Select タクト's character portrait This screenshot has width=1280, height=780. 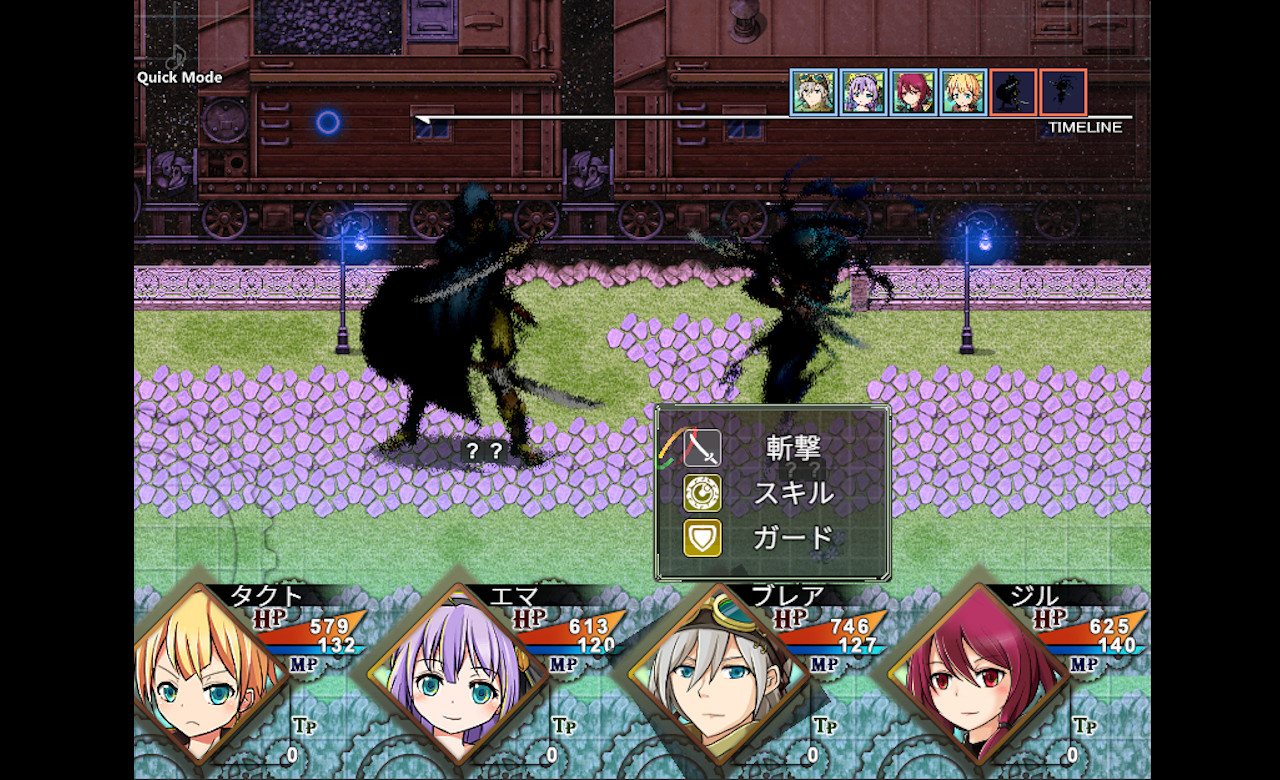click(x=210, y=677)
